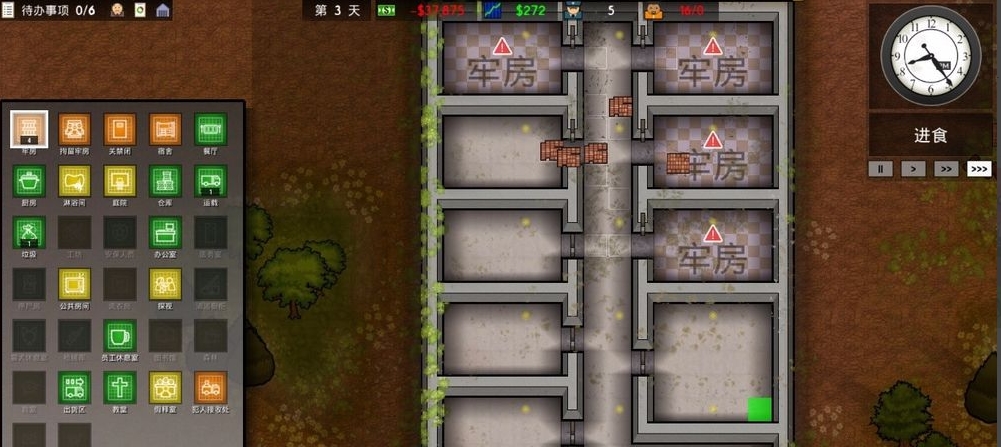Pick the 垃圾 garbage zone icon
Screen dimensions: 1001x447
[x=29, y=233]
